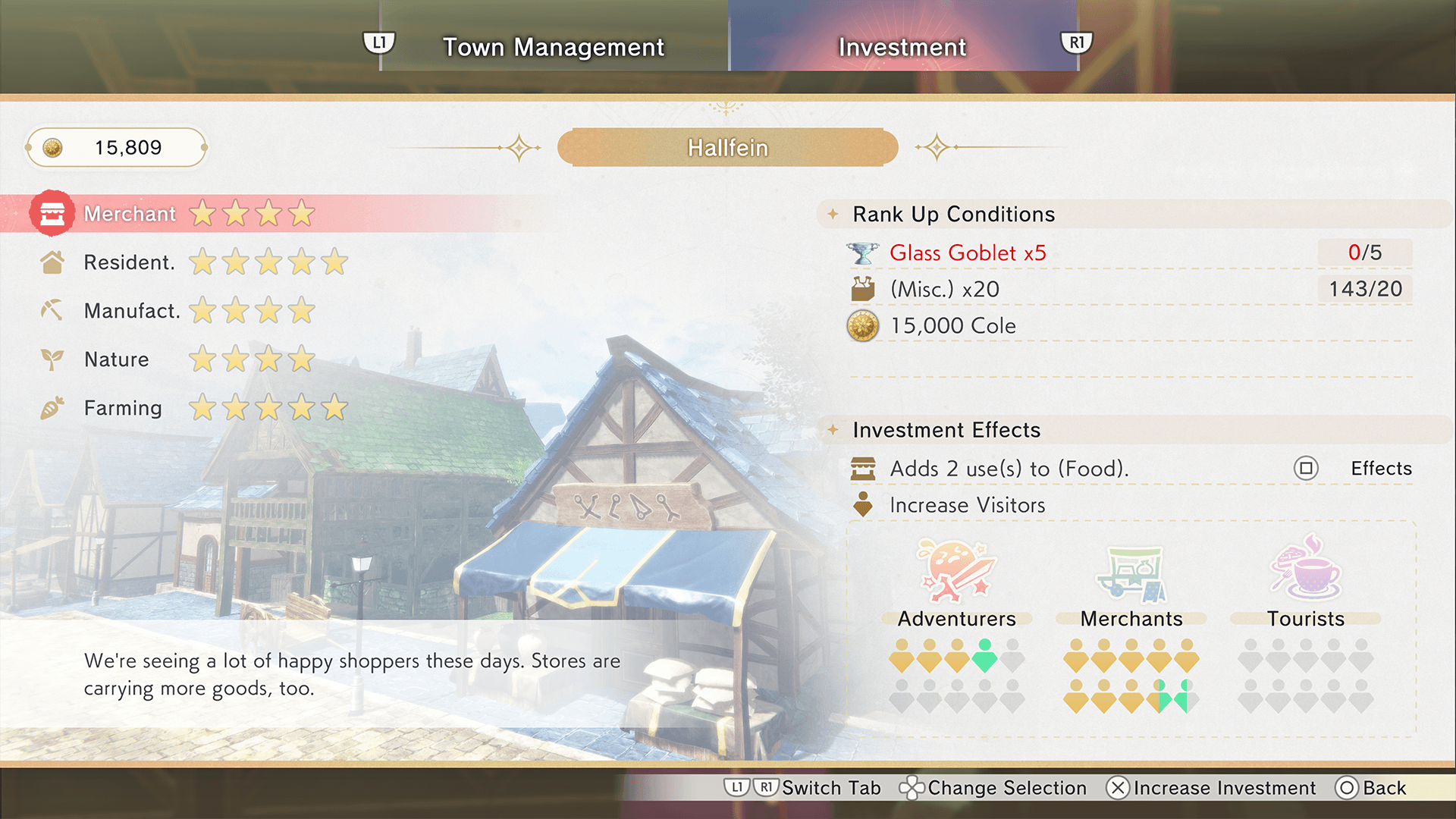The image size is (1456, 819).
Task: Select the Farming investment category
Action: [122, 408]
